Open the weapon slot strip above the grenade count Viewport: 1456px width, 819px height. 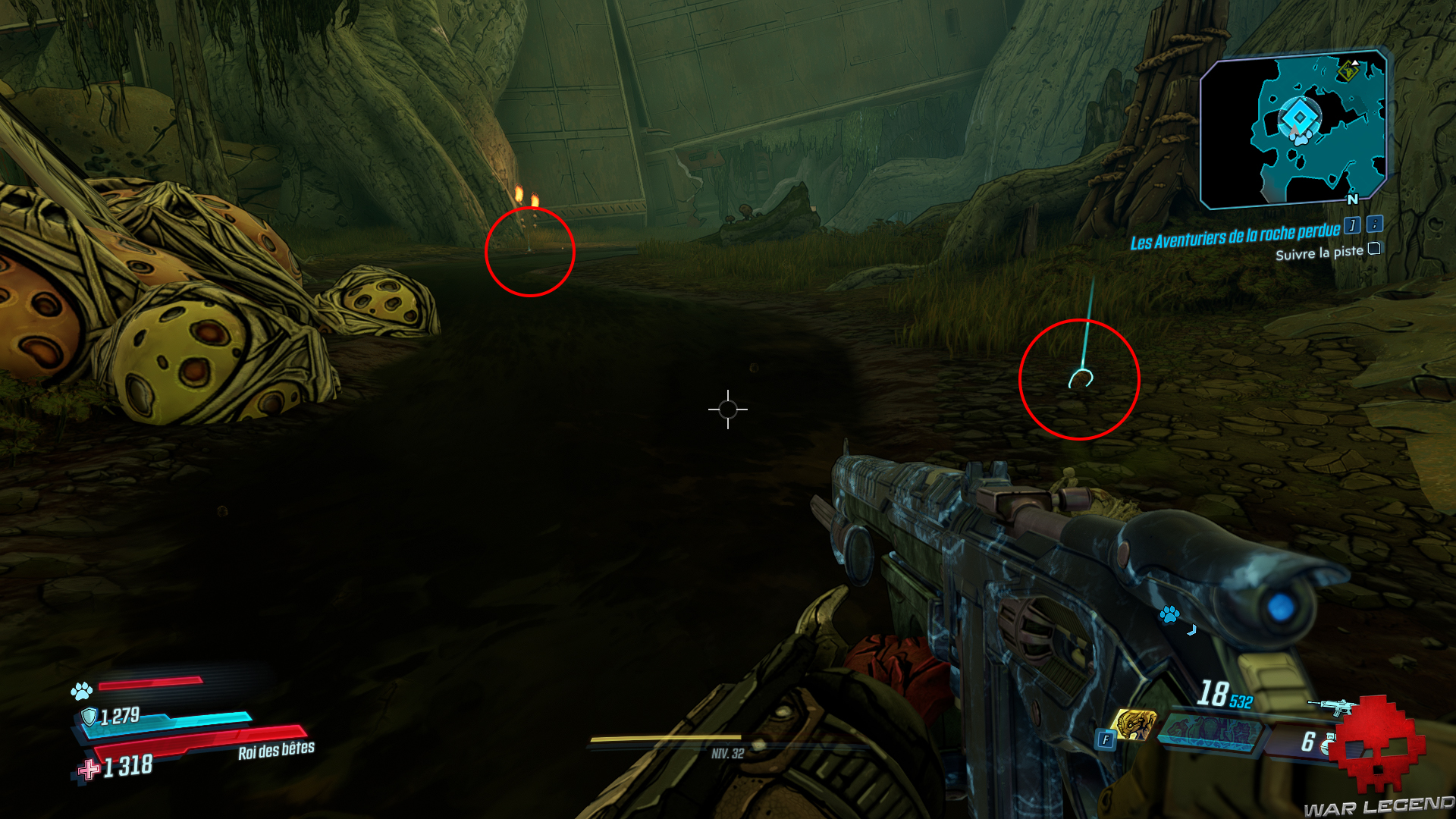(x=1210, y=734)
